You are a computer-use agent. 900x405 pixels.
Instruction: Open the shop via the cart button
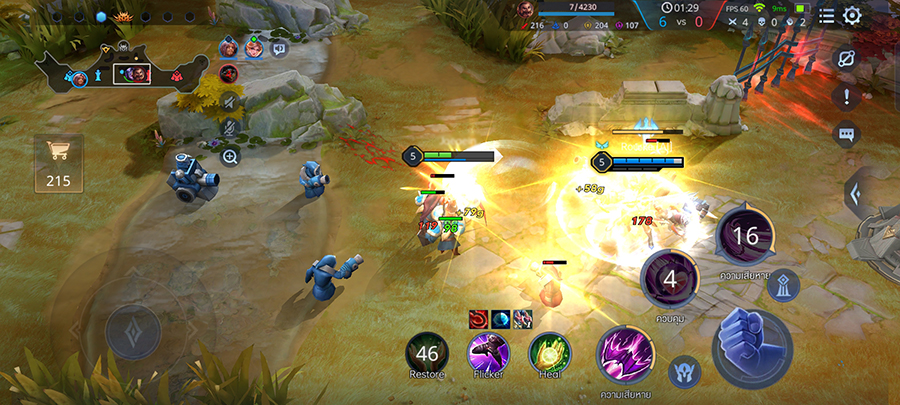point(59,163)
